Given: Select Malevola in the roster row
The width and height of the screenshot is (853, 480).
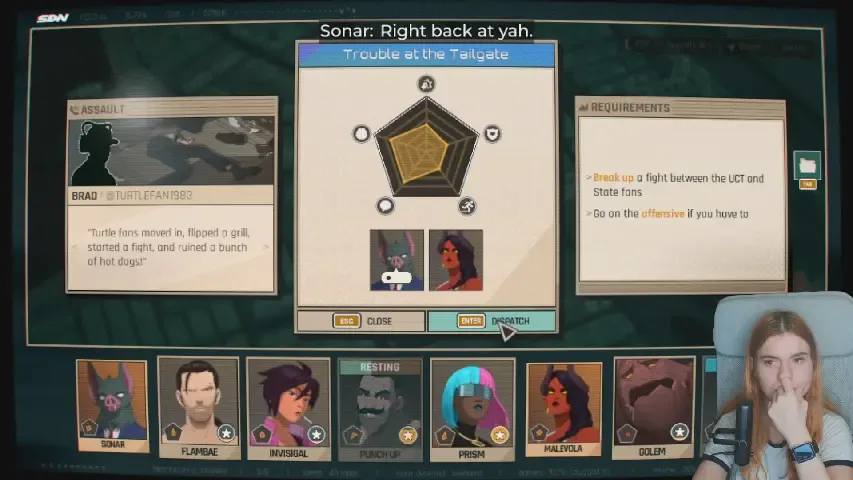Looking at the screenshot, I should click(x=563, y=407).
